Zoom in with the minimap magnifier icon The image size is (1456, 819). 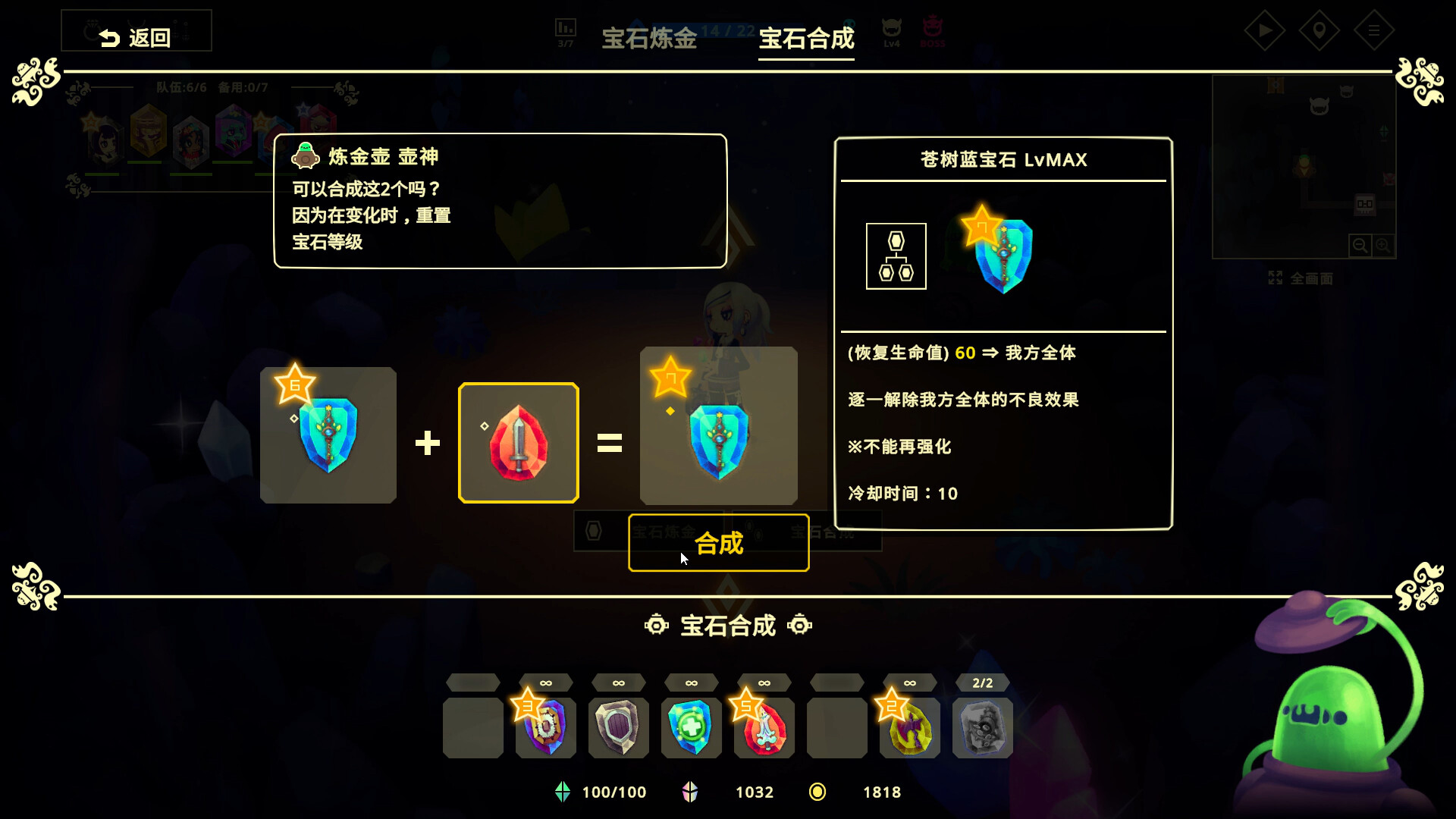(x=1385, y=246)
